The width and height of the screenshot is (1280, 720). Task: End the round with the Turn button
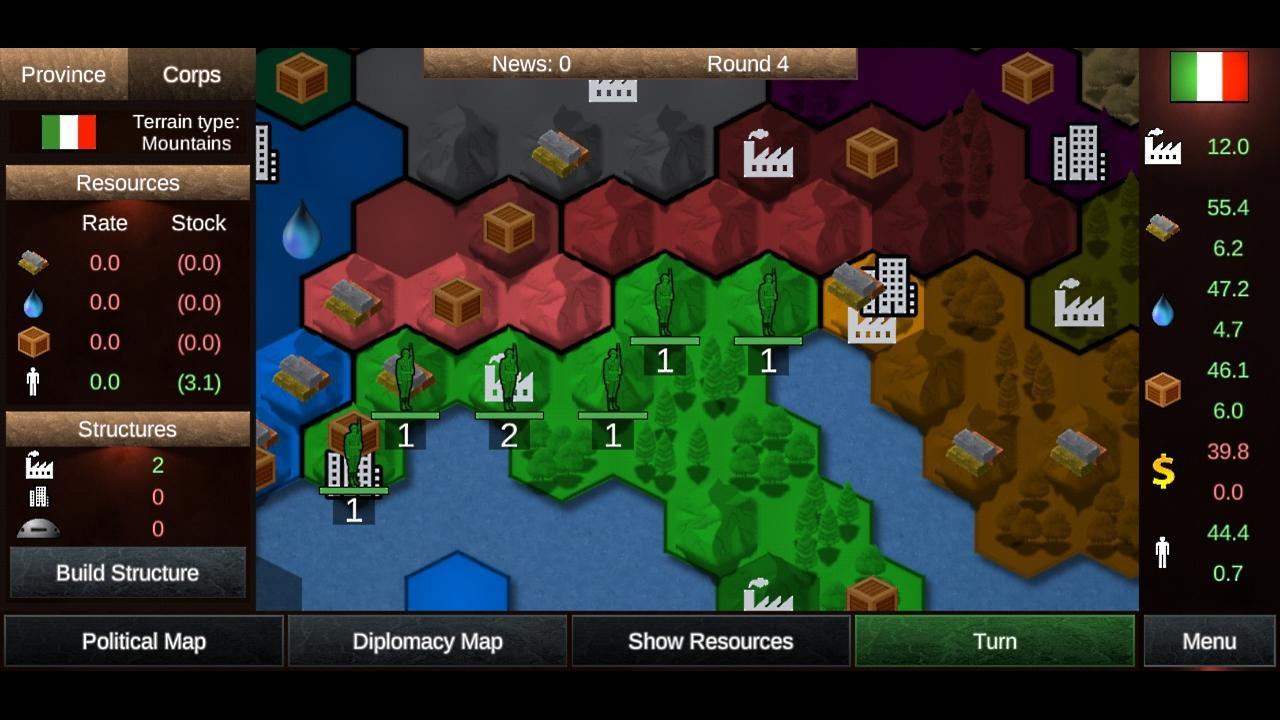tap(994, 641)
